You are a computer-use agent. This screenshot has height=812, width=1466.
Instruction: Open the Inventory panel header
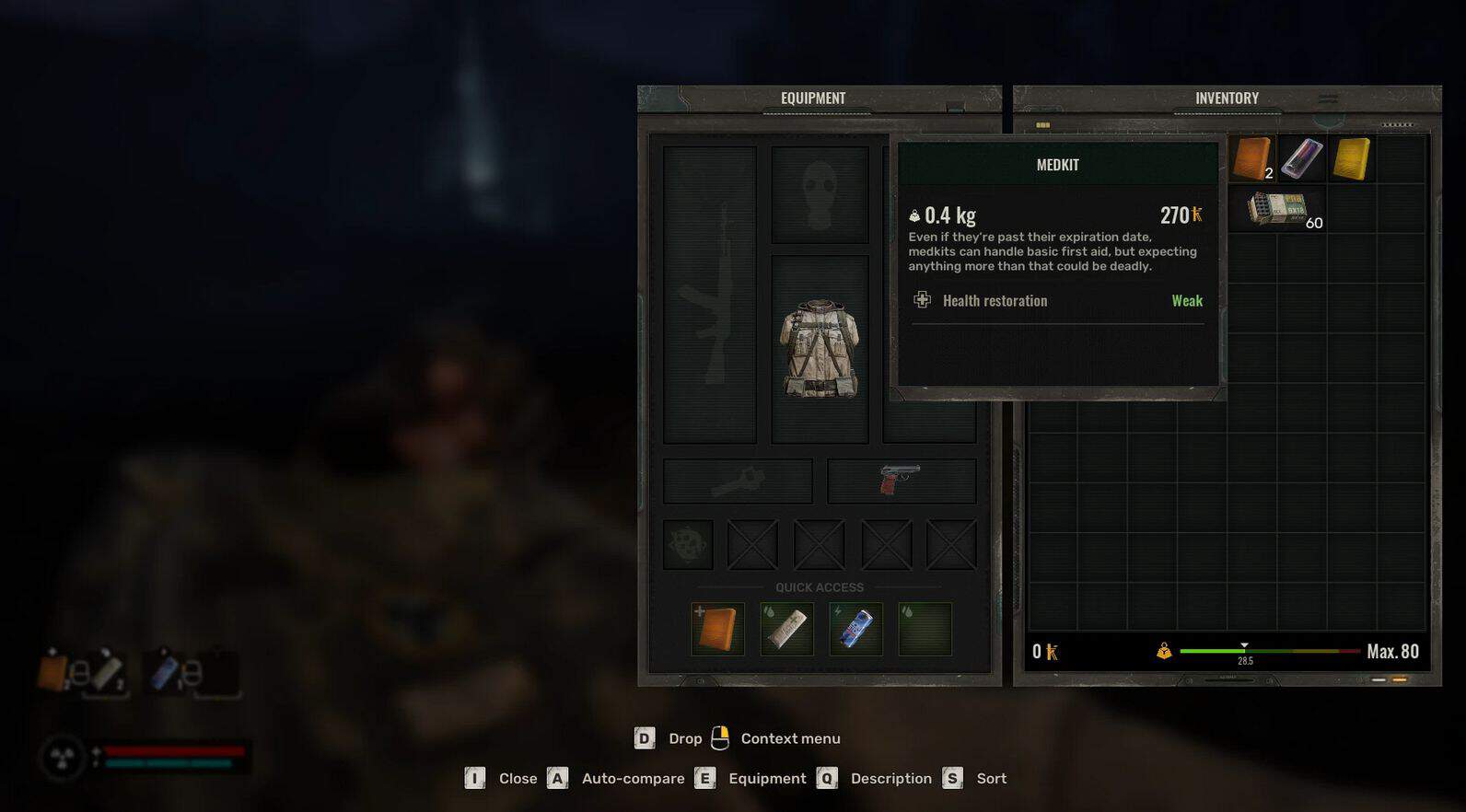pos(1227,99)
